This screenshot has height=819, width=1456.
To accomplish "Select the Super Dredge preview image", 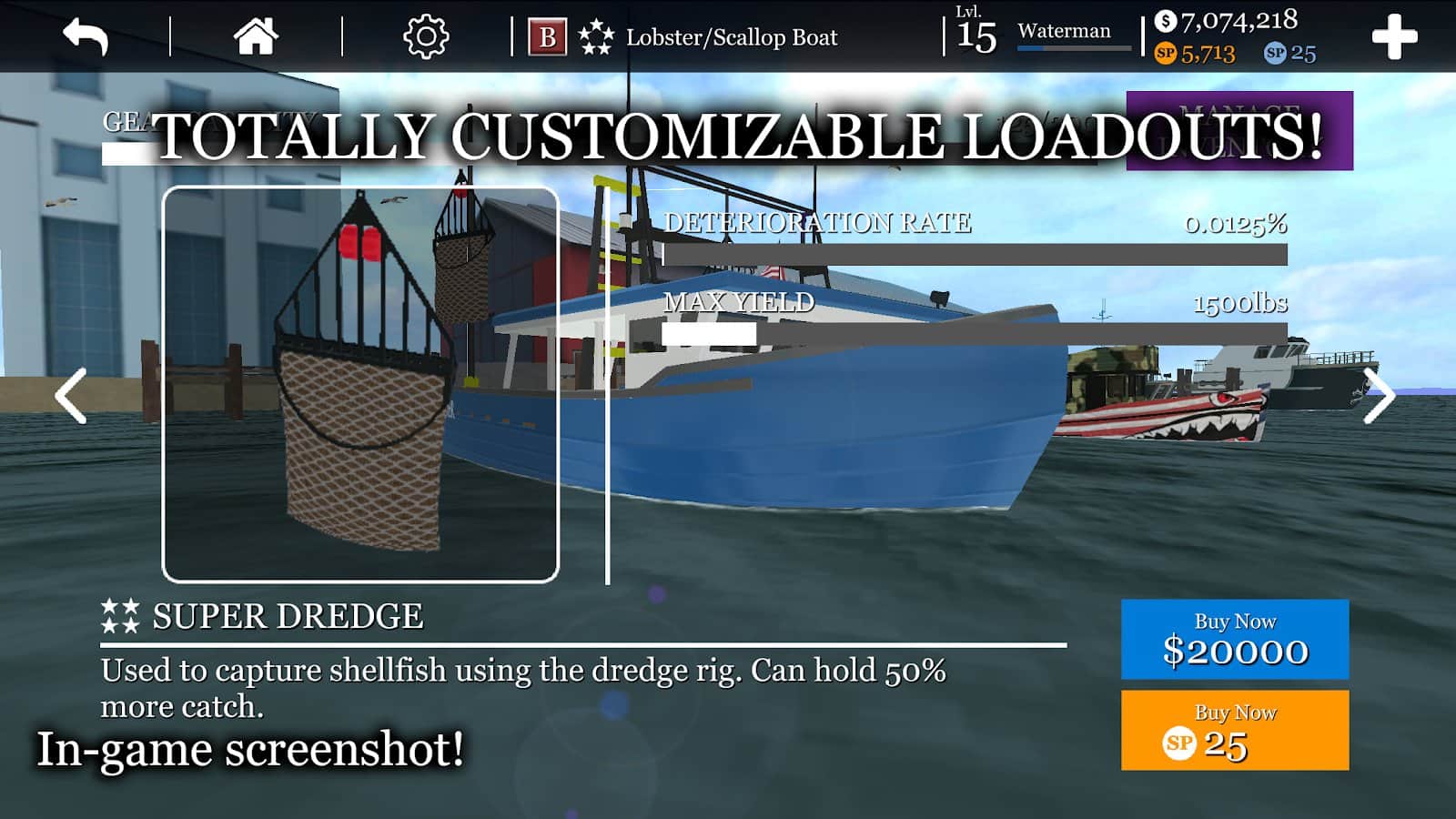I will coord(360,384).
